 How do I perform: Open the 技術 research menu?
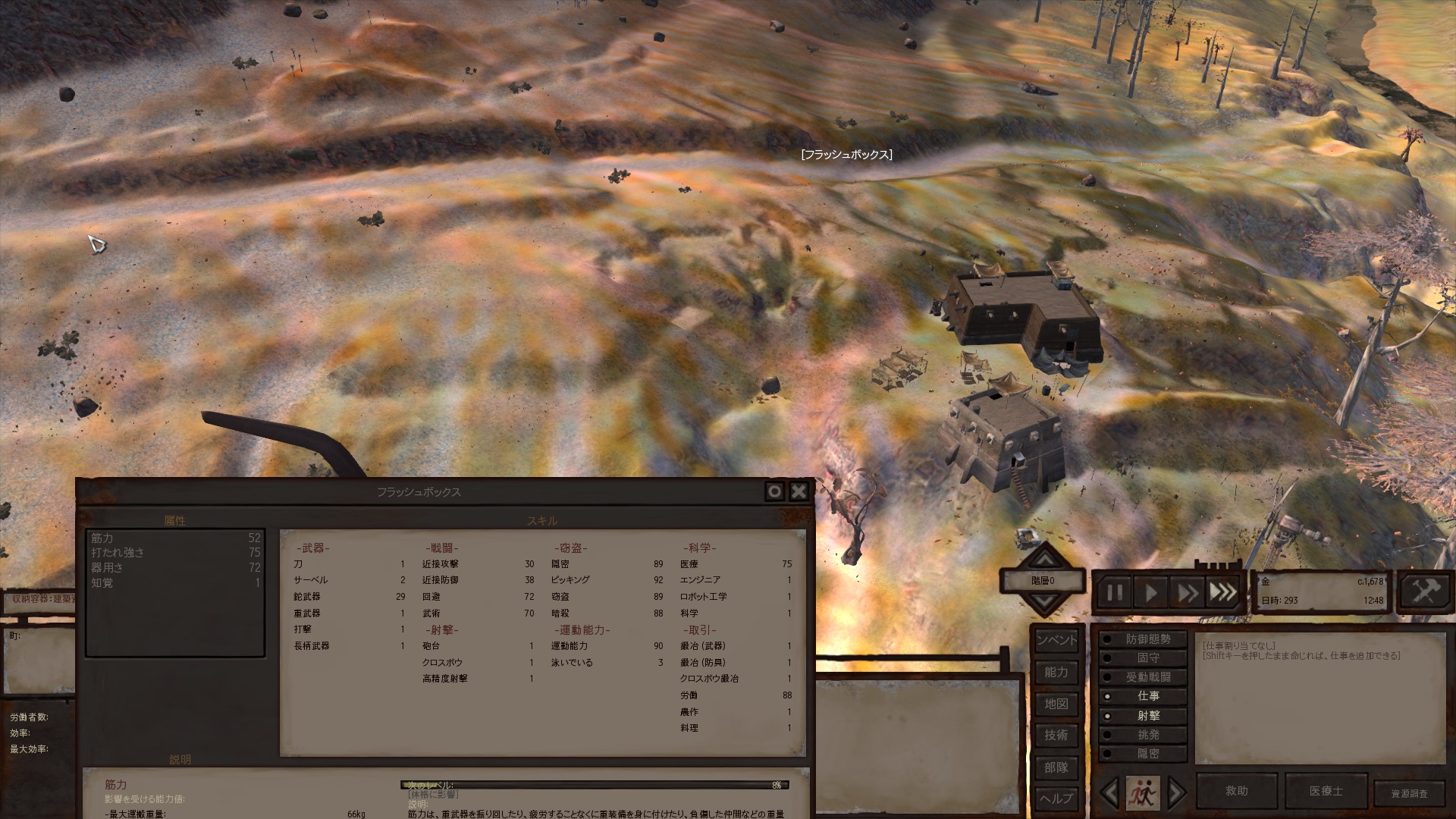1056,735
